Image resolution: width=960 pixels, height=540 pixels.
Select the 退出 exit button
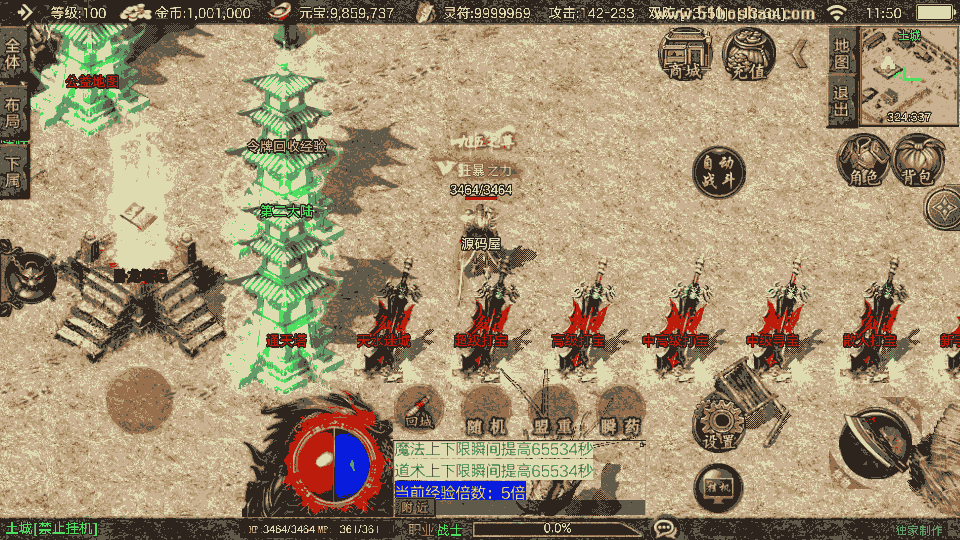pos(842,102)
